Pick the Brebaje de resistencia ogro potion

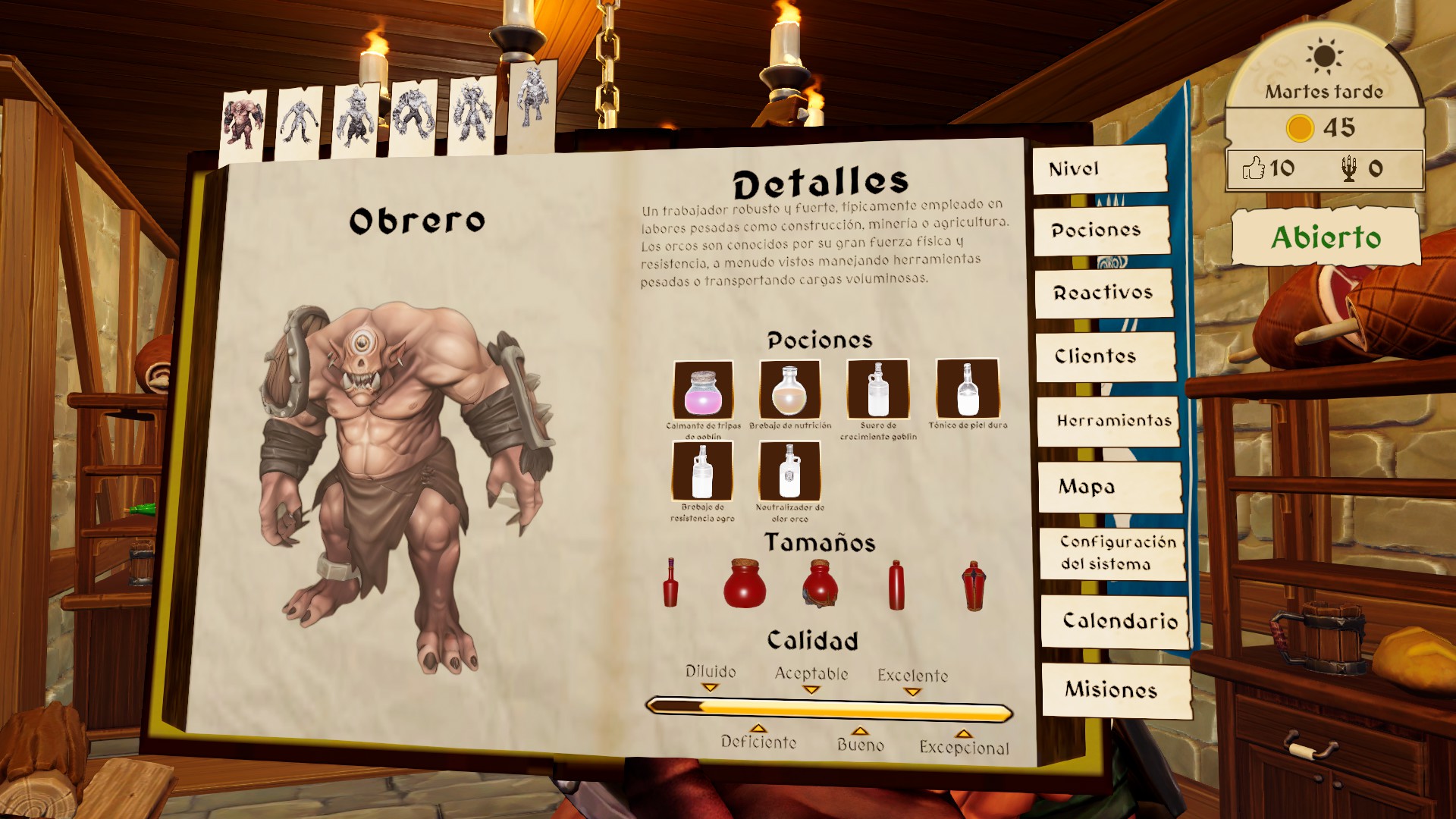coord(702,471)
